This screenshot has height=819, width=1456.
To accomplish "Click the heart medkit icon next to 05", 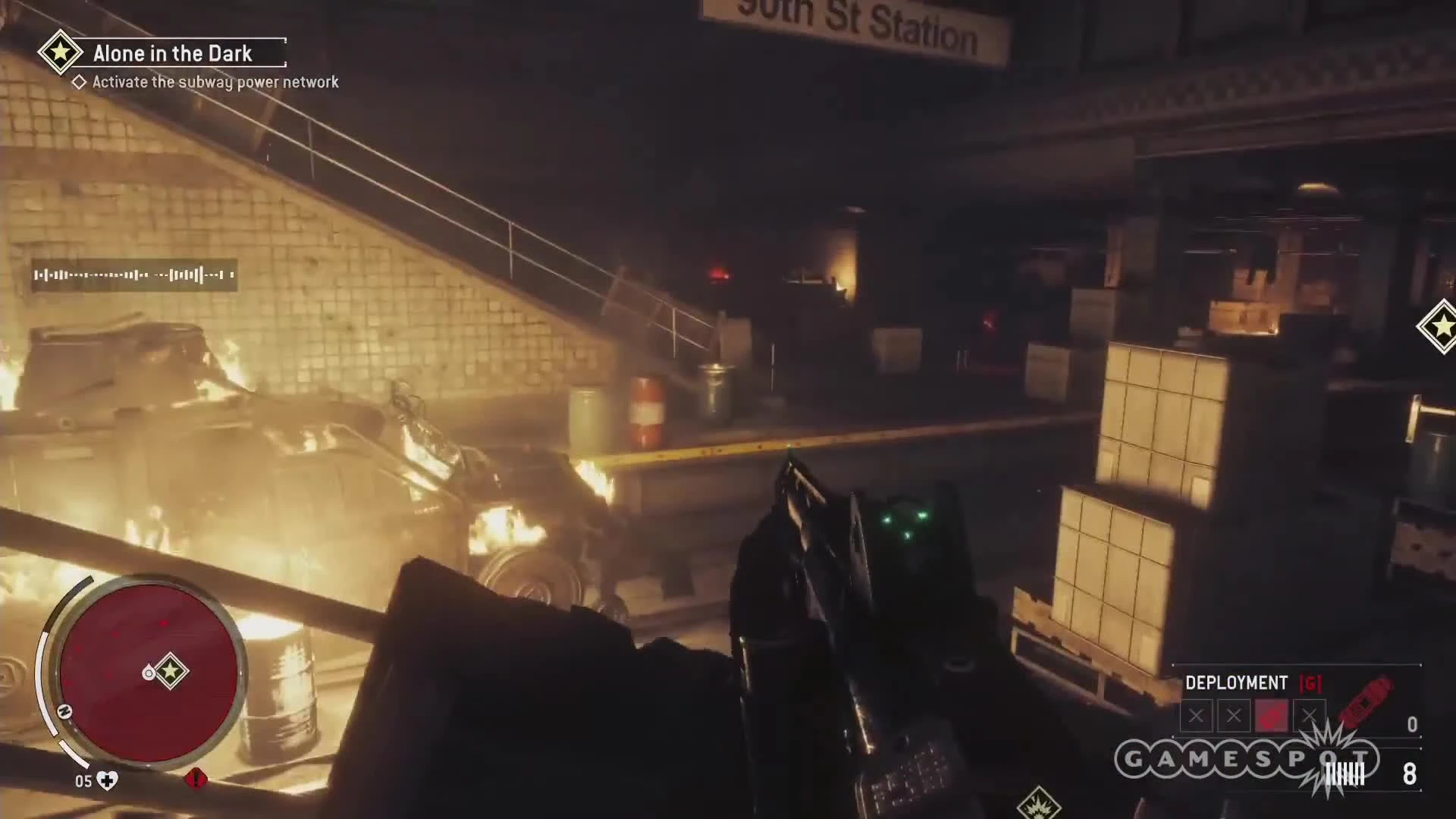I will [x=106, y=780].
